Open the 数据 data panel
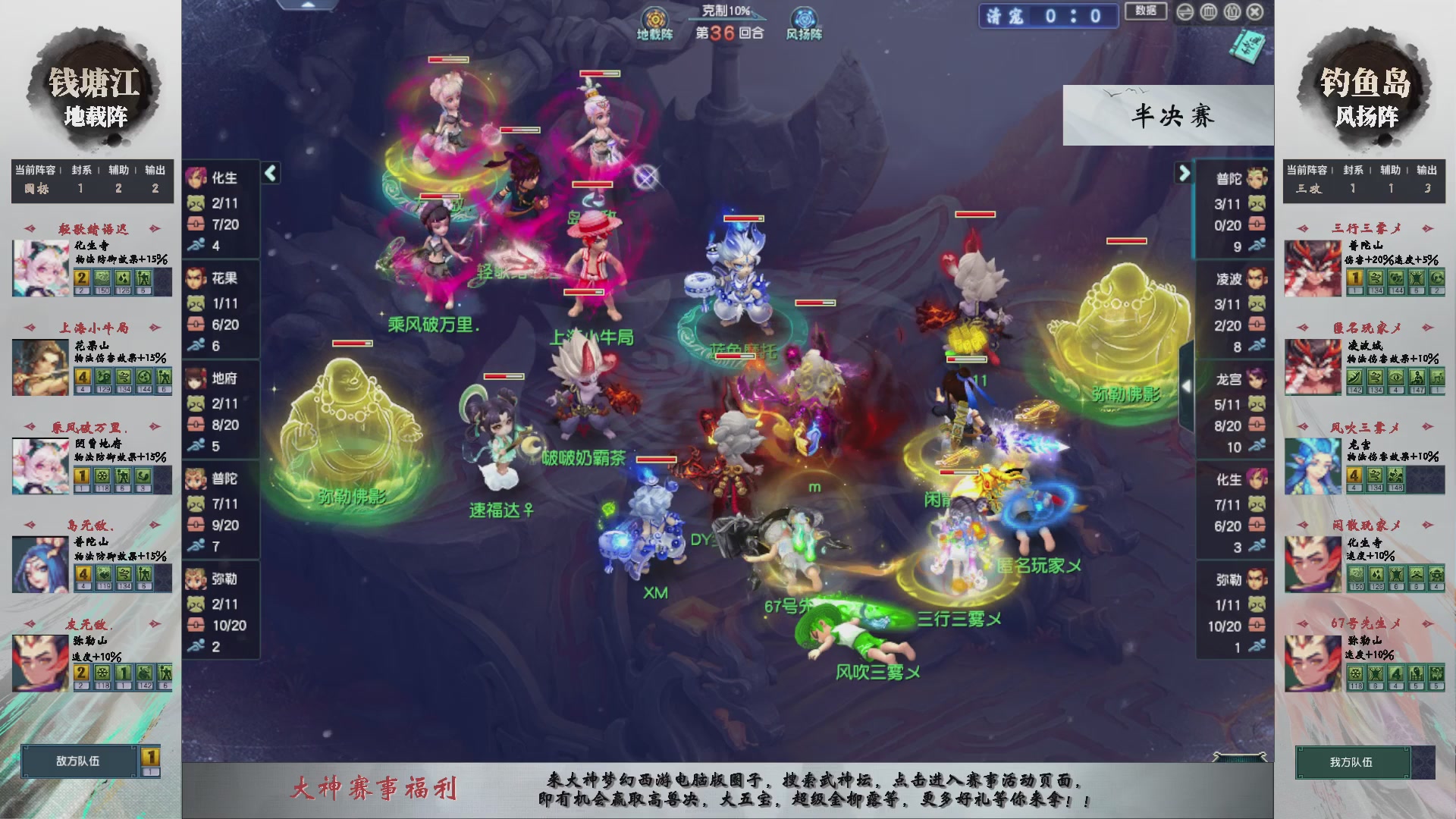 click(1145, 12)
